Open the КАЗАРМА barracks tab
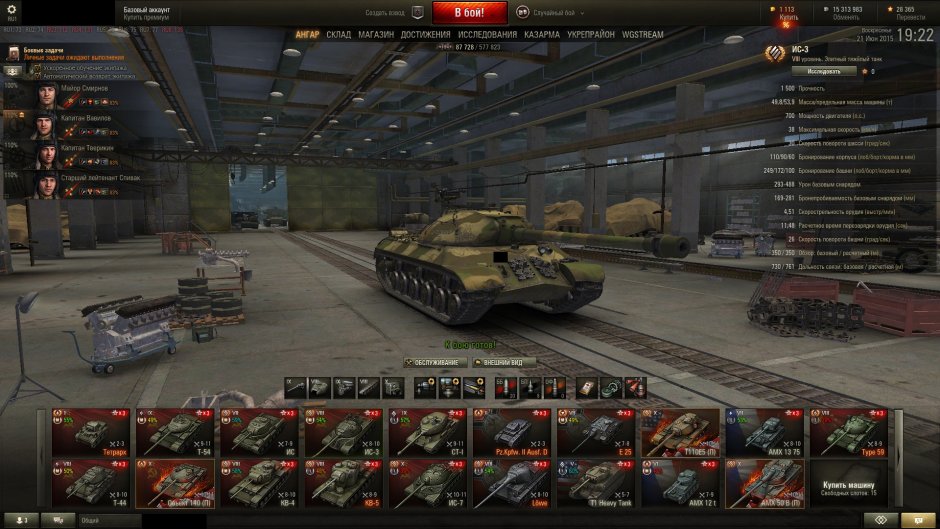 coord(542,35)
